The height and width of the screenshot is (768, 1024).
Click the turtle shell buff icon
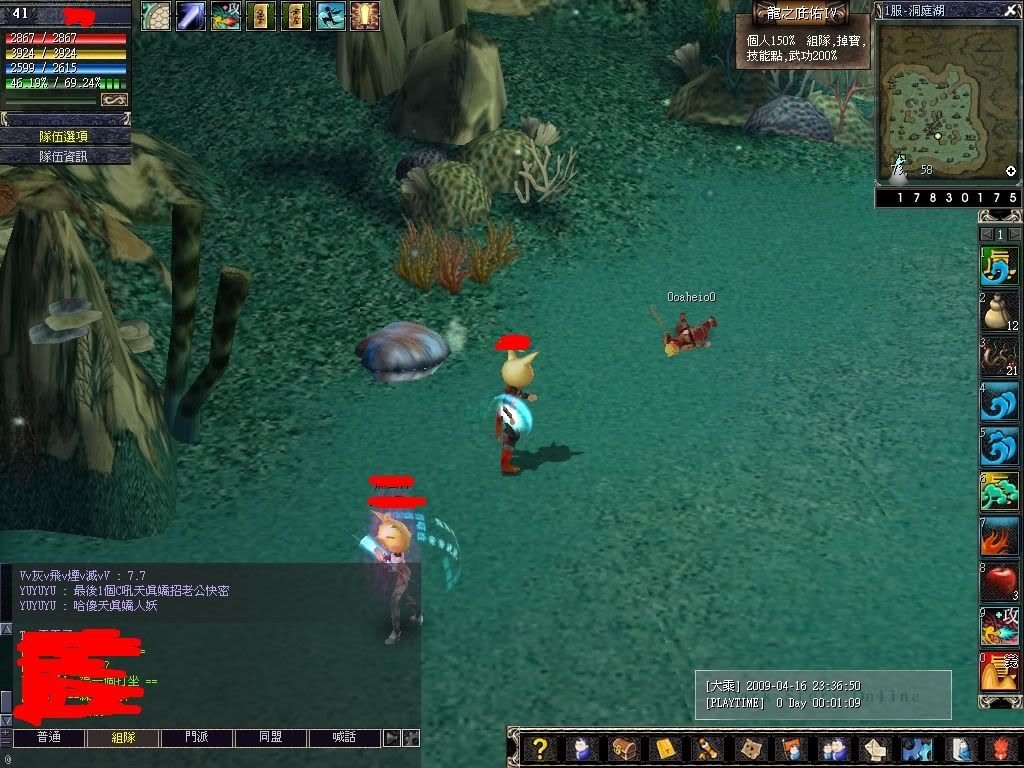[x=155, y=15]
